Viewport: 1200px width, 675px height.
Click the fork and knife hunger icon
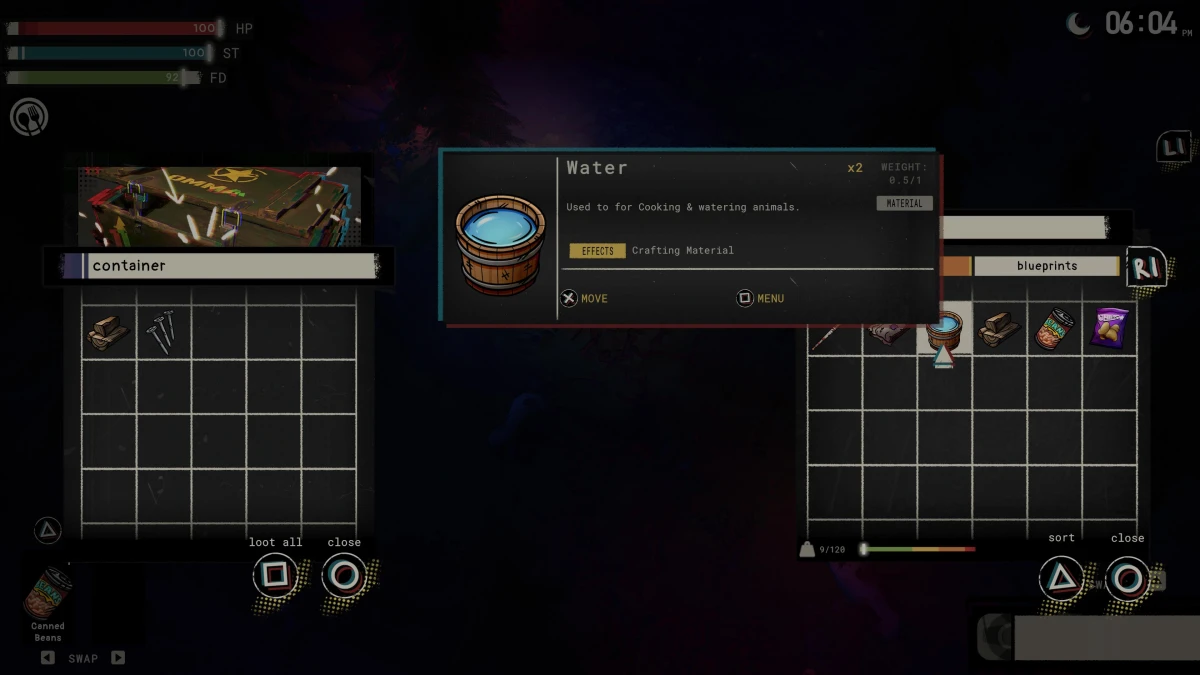click(29, 117)
